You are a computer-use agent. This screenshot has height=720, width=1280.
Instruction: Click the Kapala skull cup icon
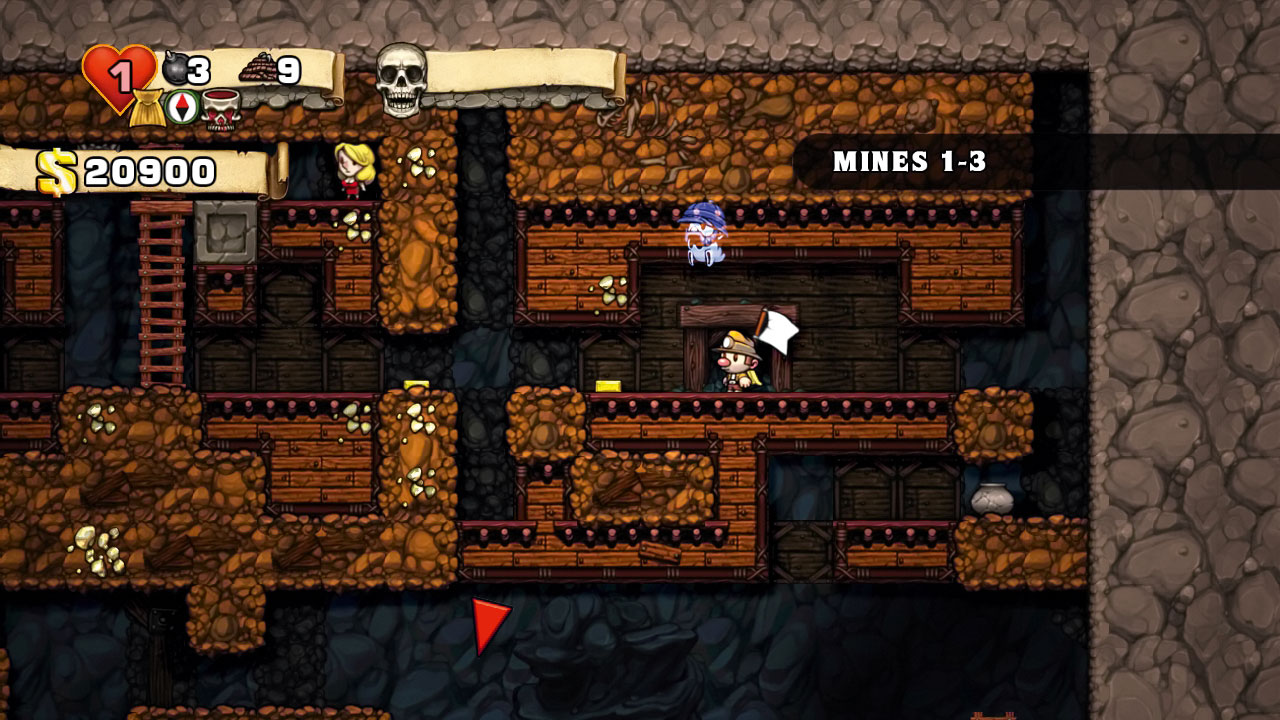point(221,109)
